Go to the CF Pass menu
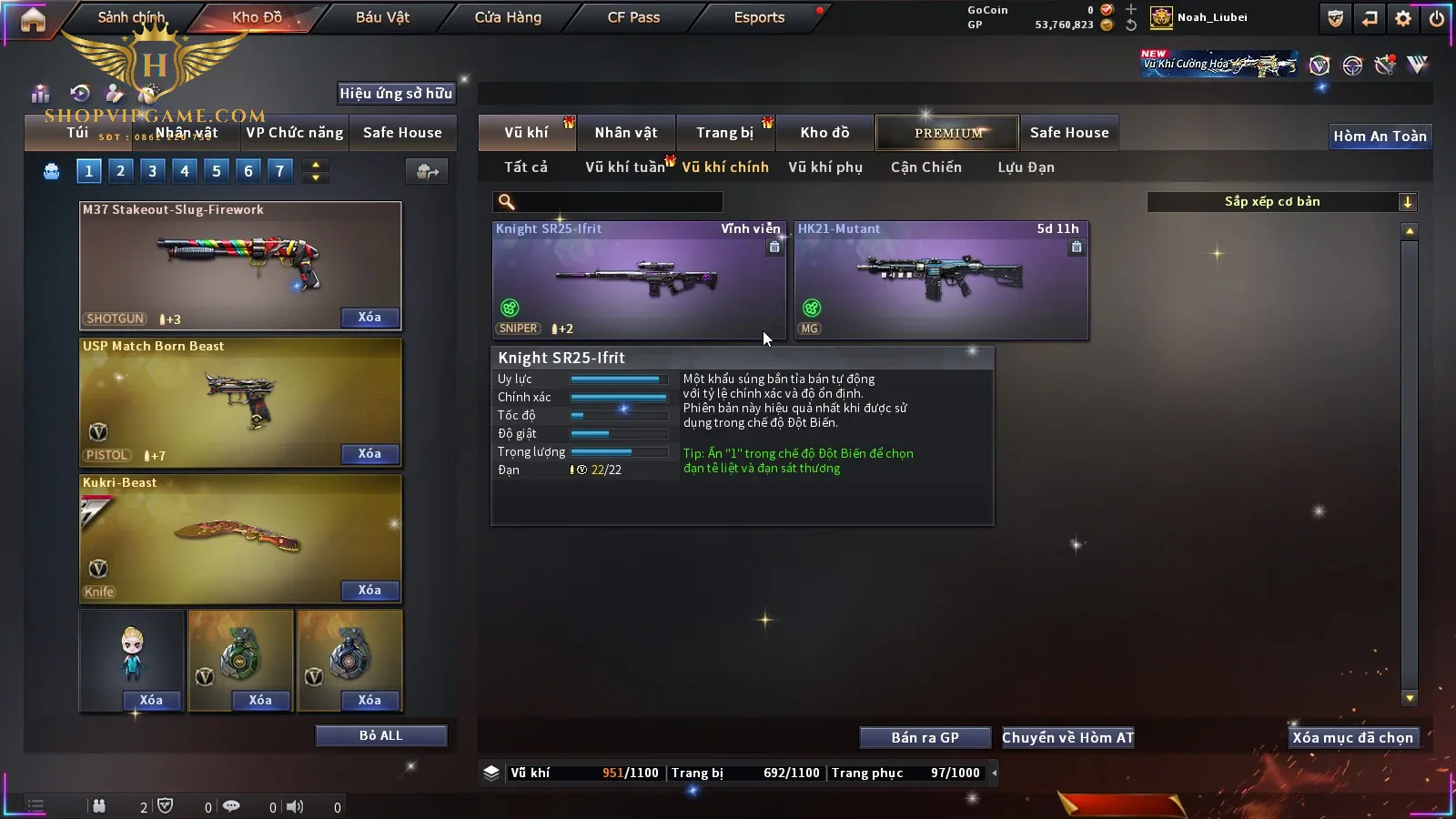Viewport: 1456px width, 819px height. [633, 17]
